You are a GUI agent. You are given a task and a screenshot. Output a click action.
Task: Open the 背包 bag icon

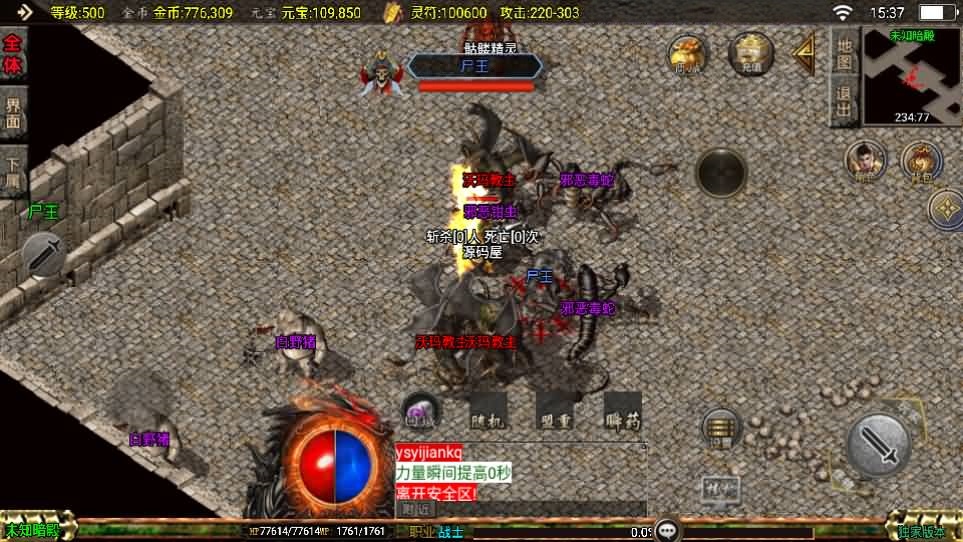(921, 161)
